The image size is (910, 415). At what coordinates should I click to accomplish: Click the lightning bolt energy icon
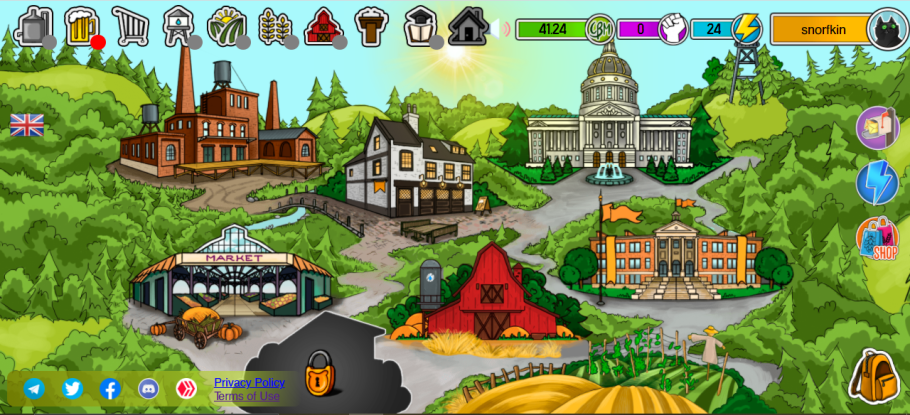point(746,28)
